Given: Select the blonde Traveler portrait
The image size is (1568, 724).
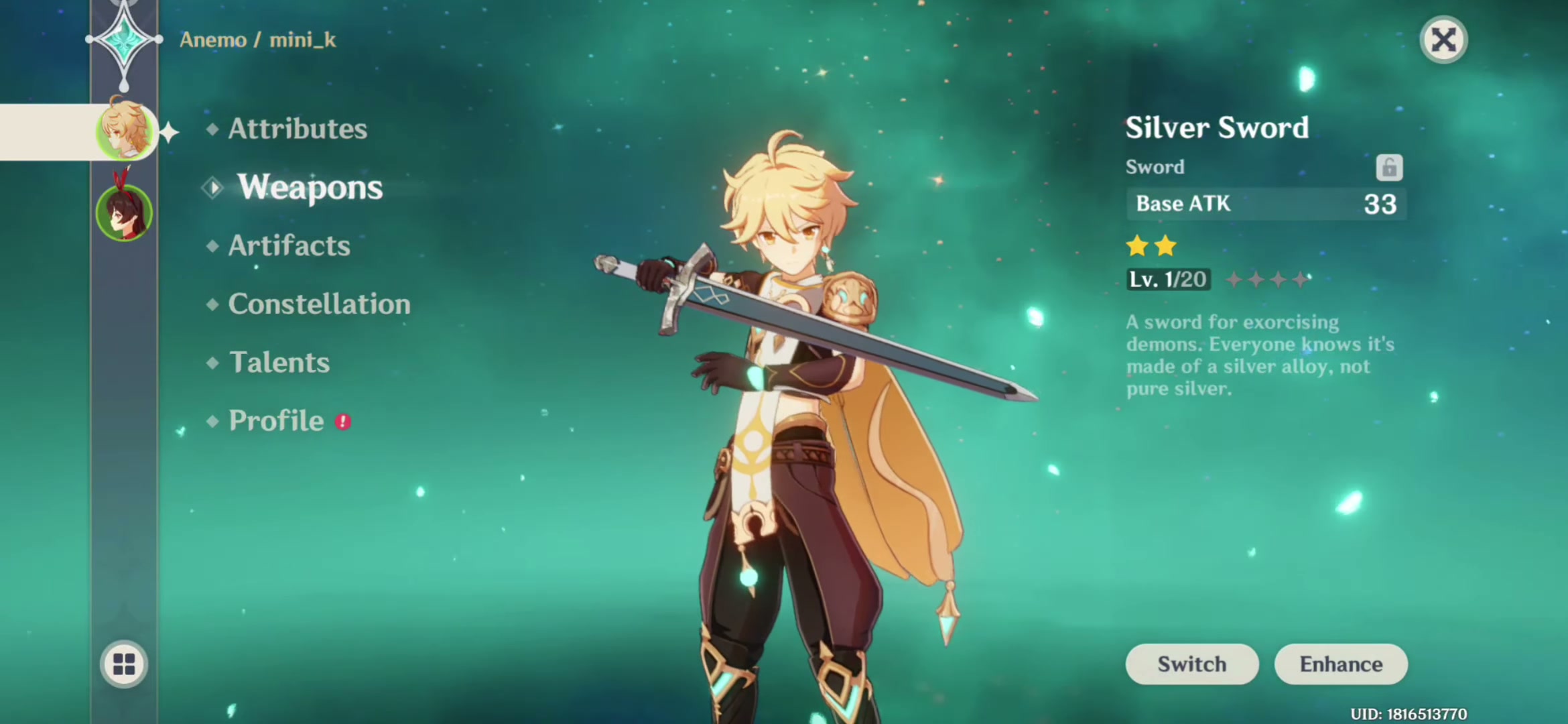Looking at the screenshot, I should pyautogui.click(x=125, y=129).
